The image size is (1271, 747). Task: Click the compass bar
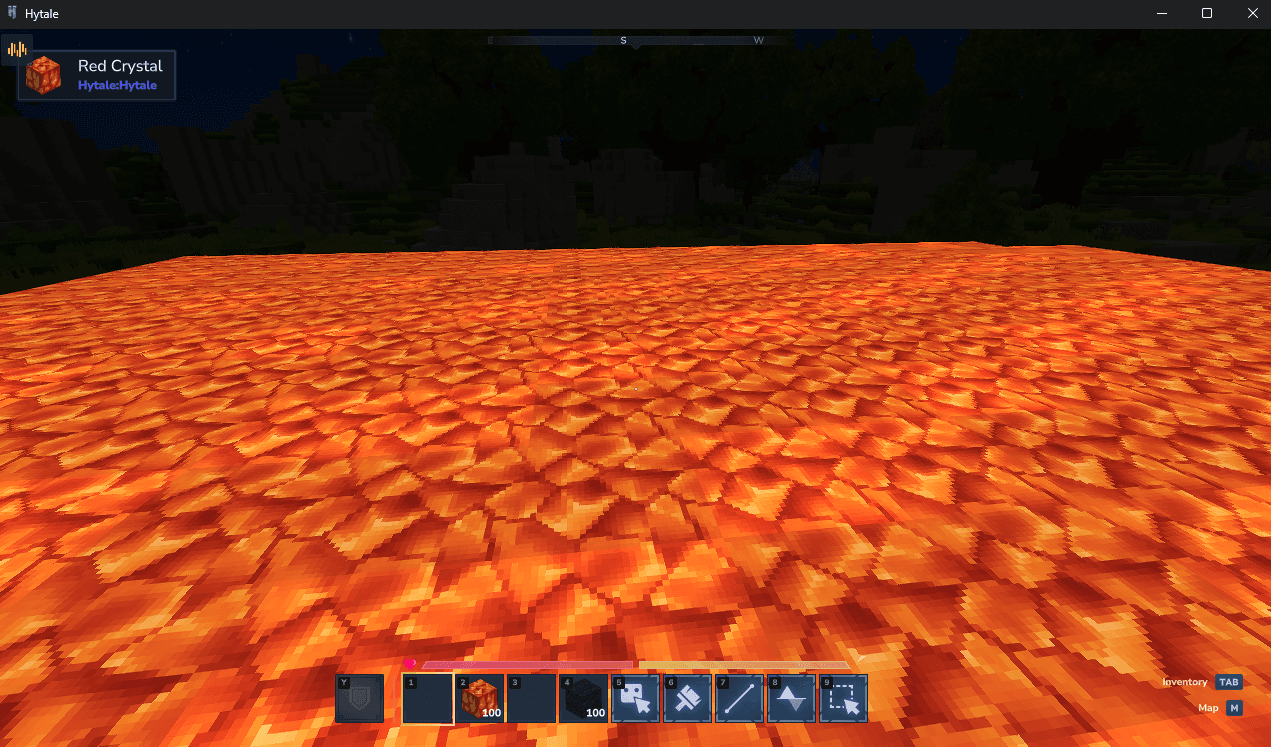[635, 41]
